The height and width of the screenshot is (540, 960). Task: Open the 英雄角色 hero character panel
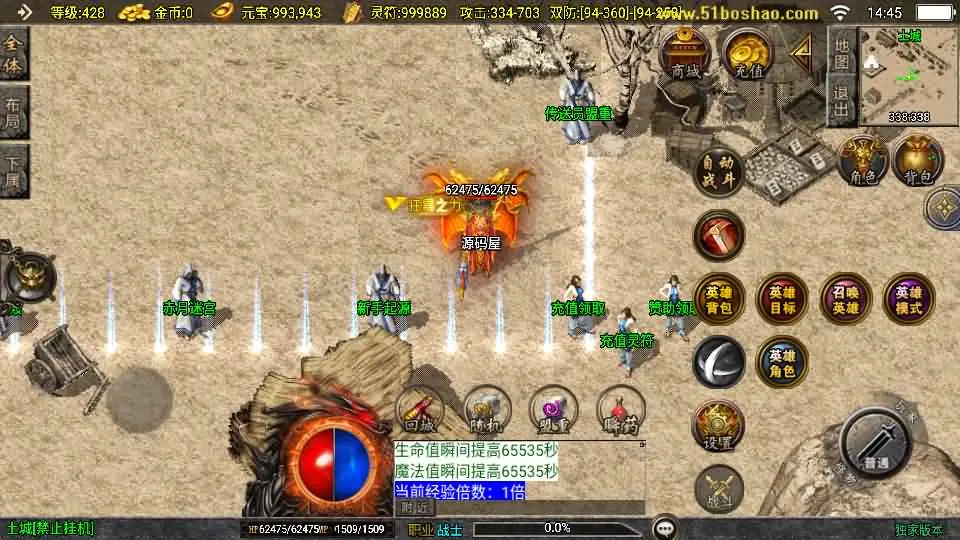pos(782,361)
